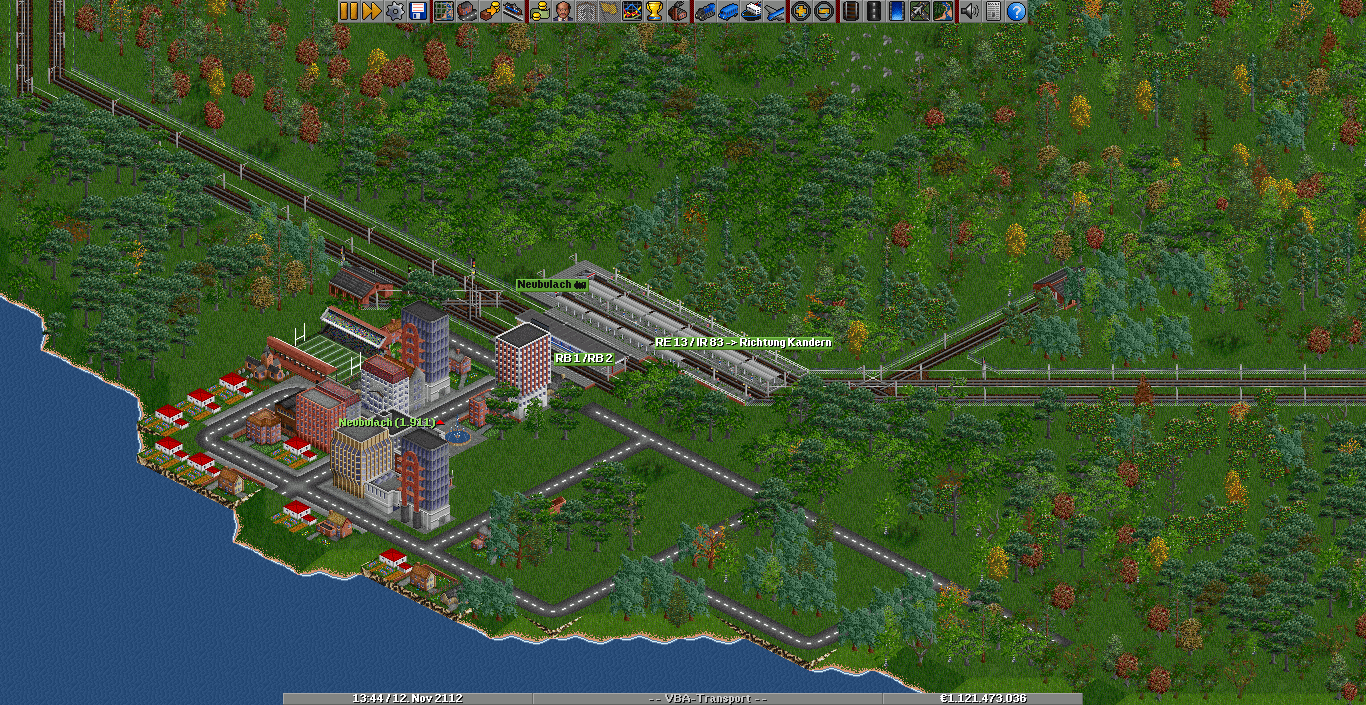Viewport: 1366px width, 705px height.
Task: Open the question mark help menu
Action: (x=1016, y=11)
